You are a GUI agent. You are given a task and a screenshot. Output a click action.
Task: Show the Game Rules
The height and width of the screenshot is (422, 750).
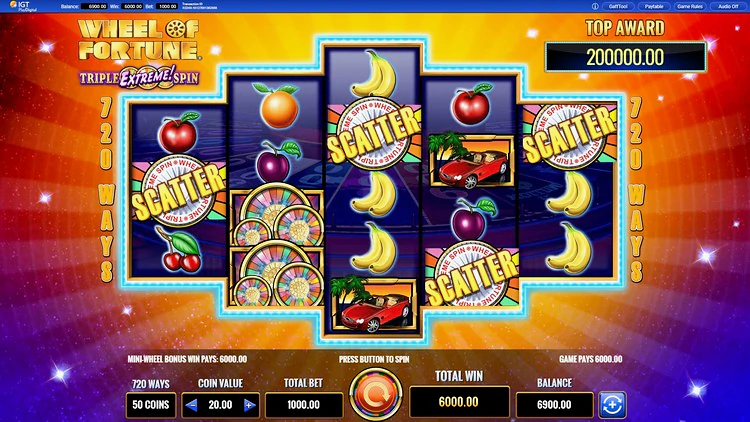[x=692, y=6]
